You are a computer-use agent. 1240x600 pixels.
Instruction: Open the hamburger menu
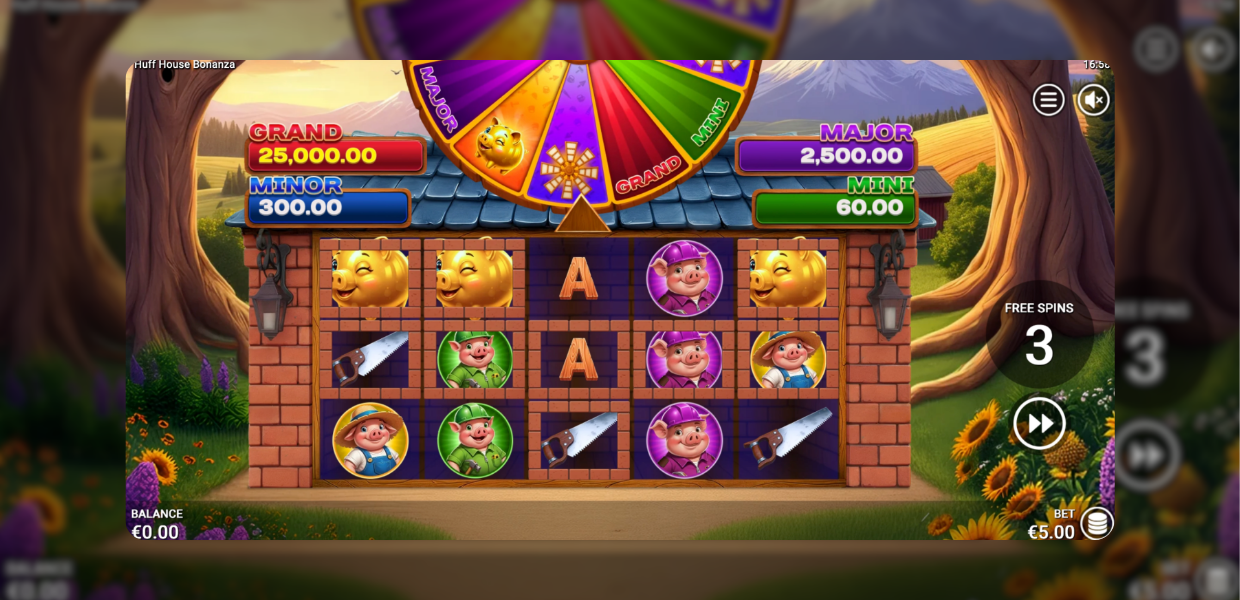click(x=1048, y=100)
